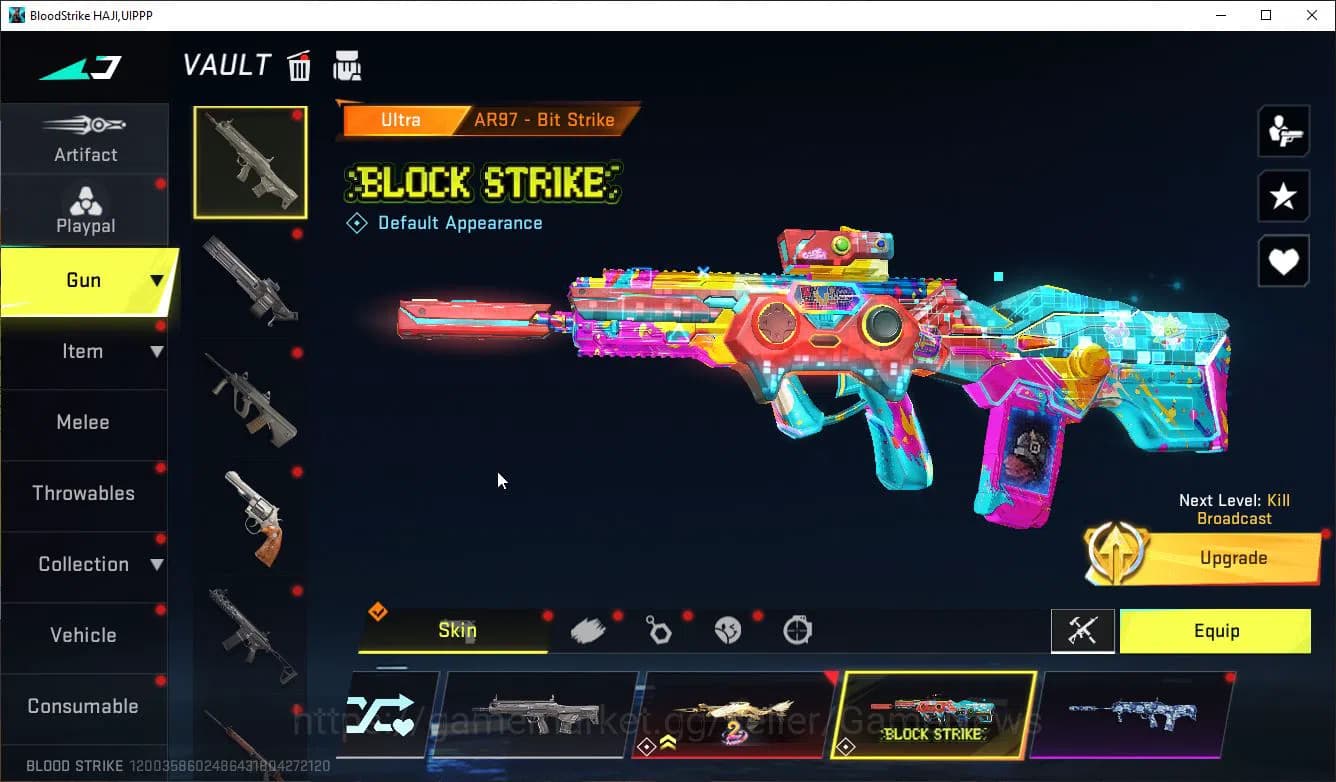Select the BLOCK STRIKE skin thumbnail
The width and height of the screenshot is (1336, 782).
click(x=937, y=714)
